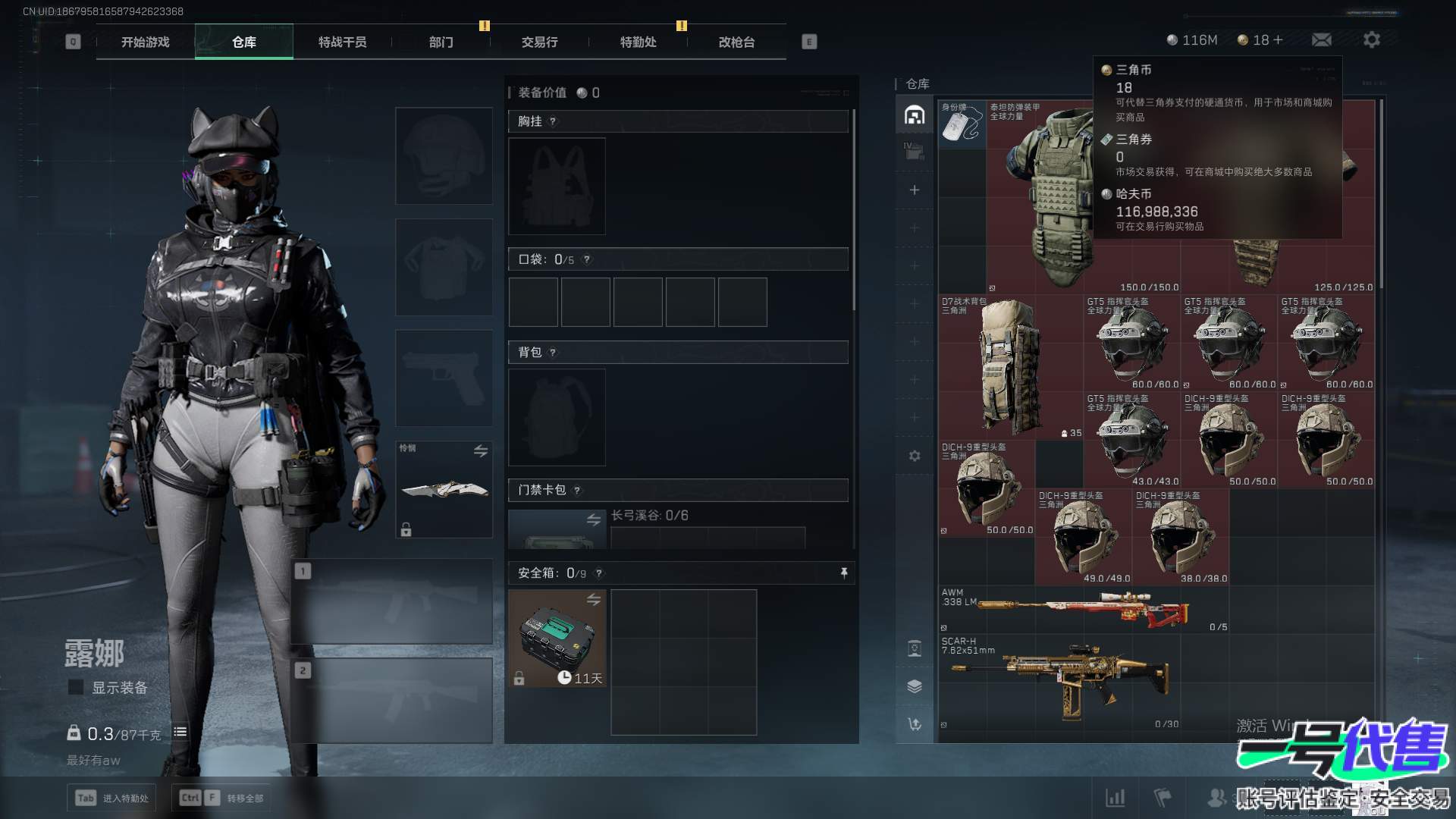Click the 进入特勤处 button

click(113, 798)
